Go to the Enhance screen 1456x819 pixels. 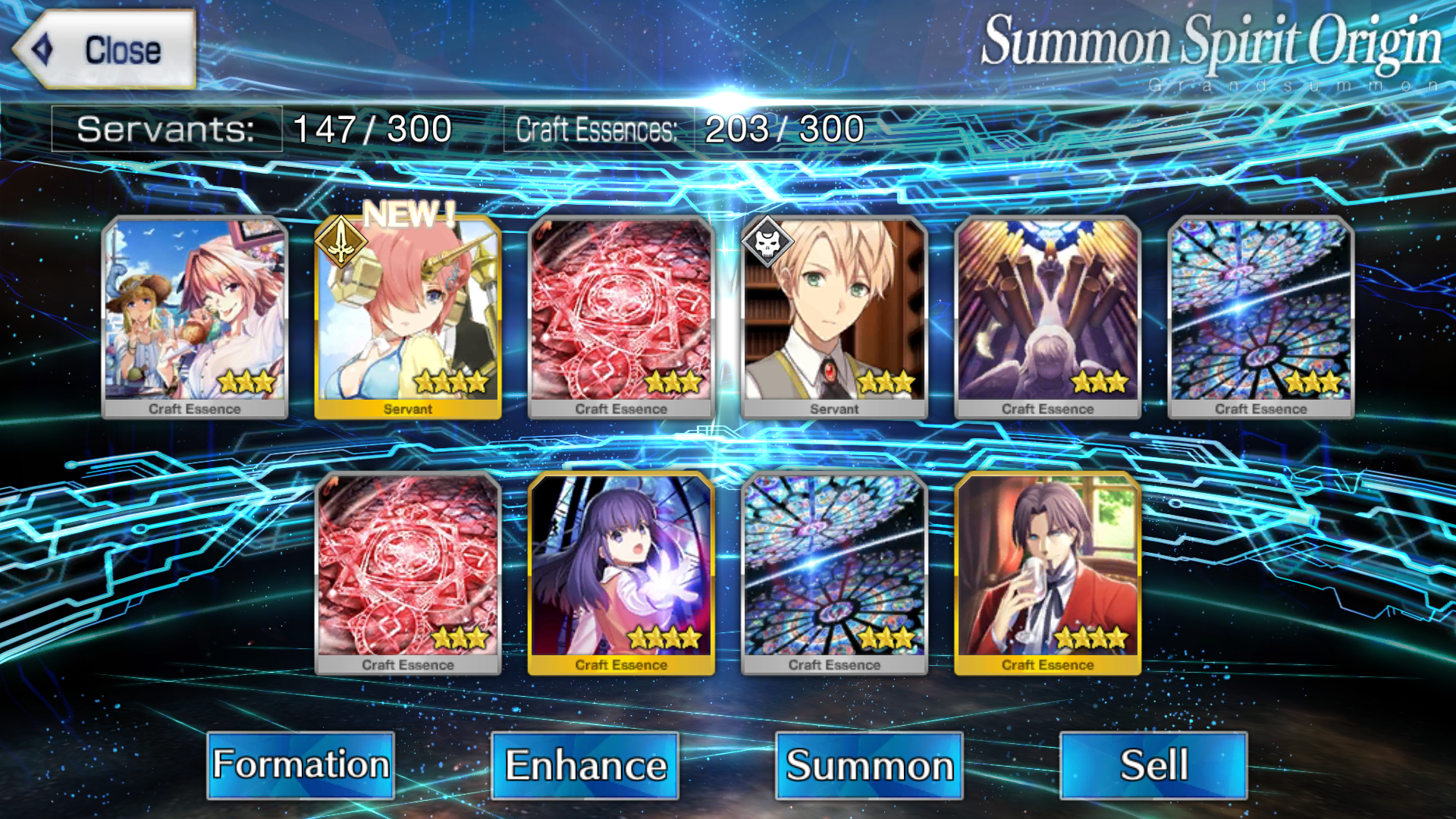[x=585, y=764]
